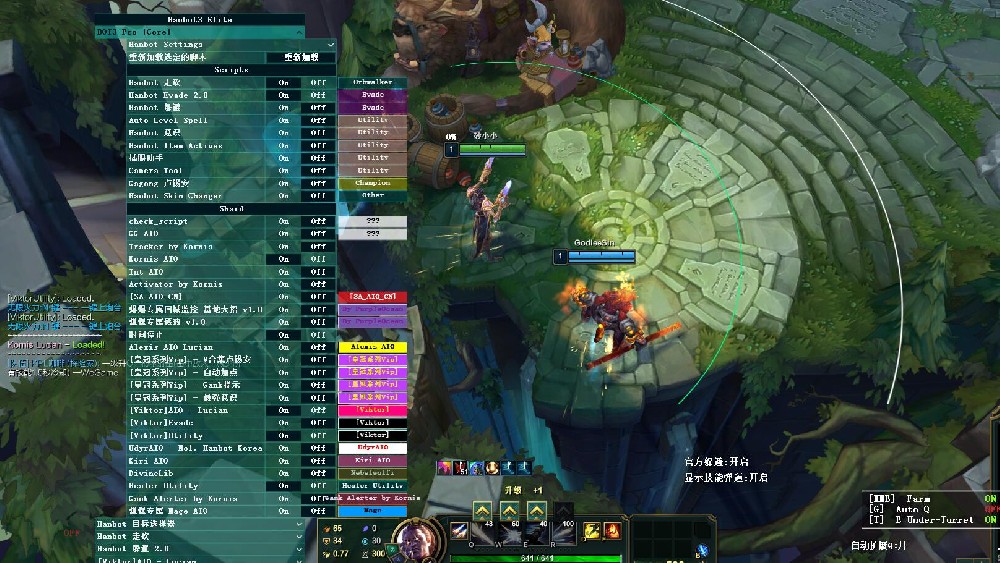Level up the E ability

tap(537, 510)
